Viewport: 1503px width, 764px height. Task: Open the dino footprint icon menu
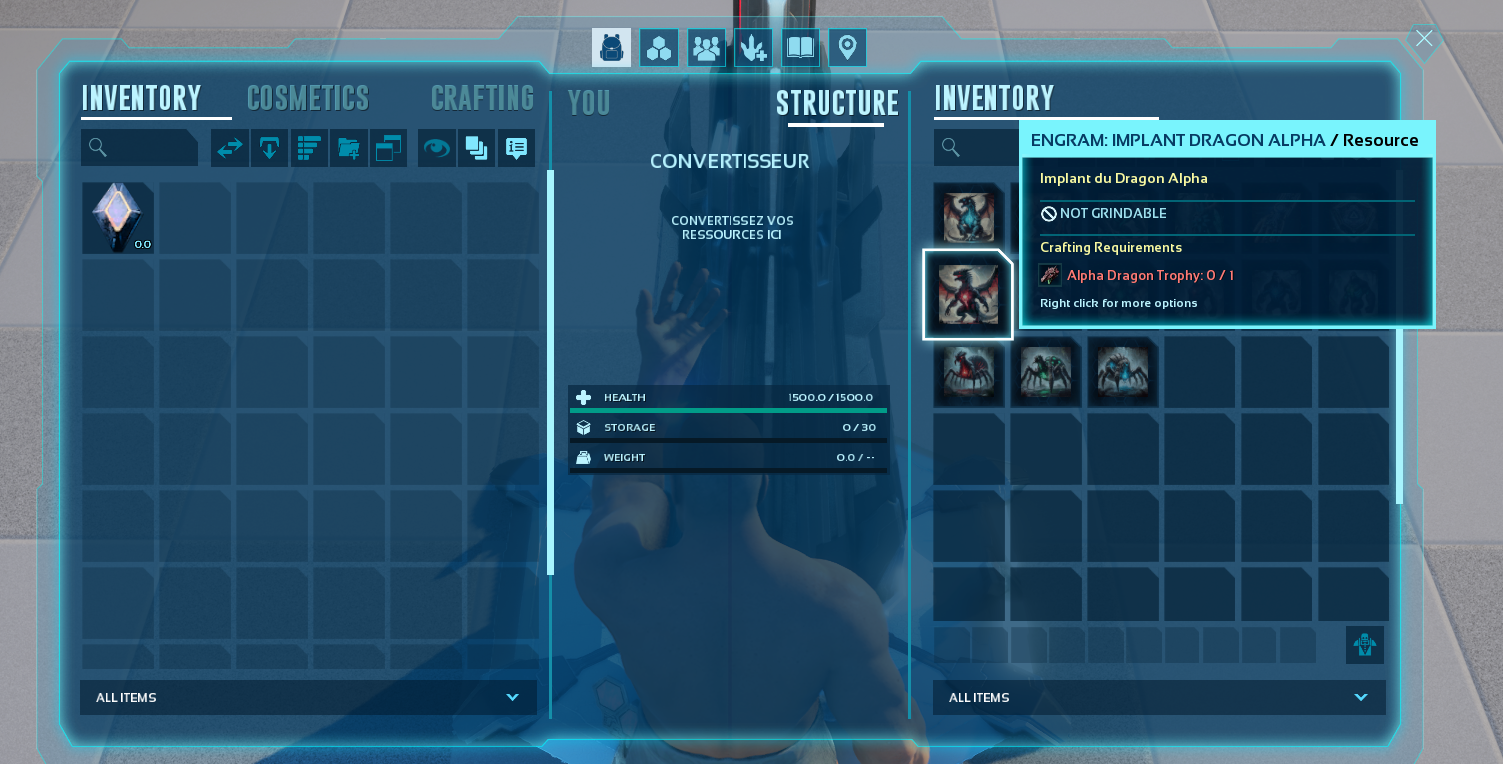753,48
